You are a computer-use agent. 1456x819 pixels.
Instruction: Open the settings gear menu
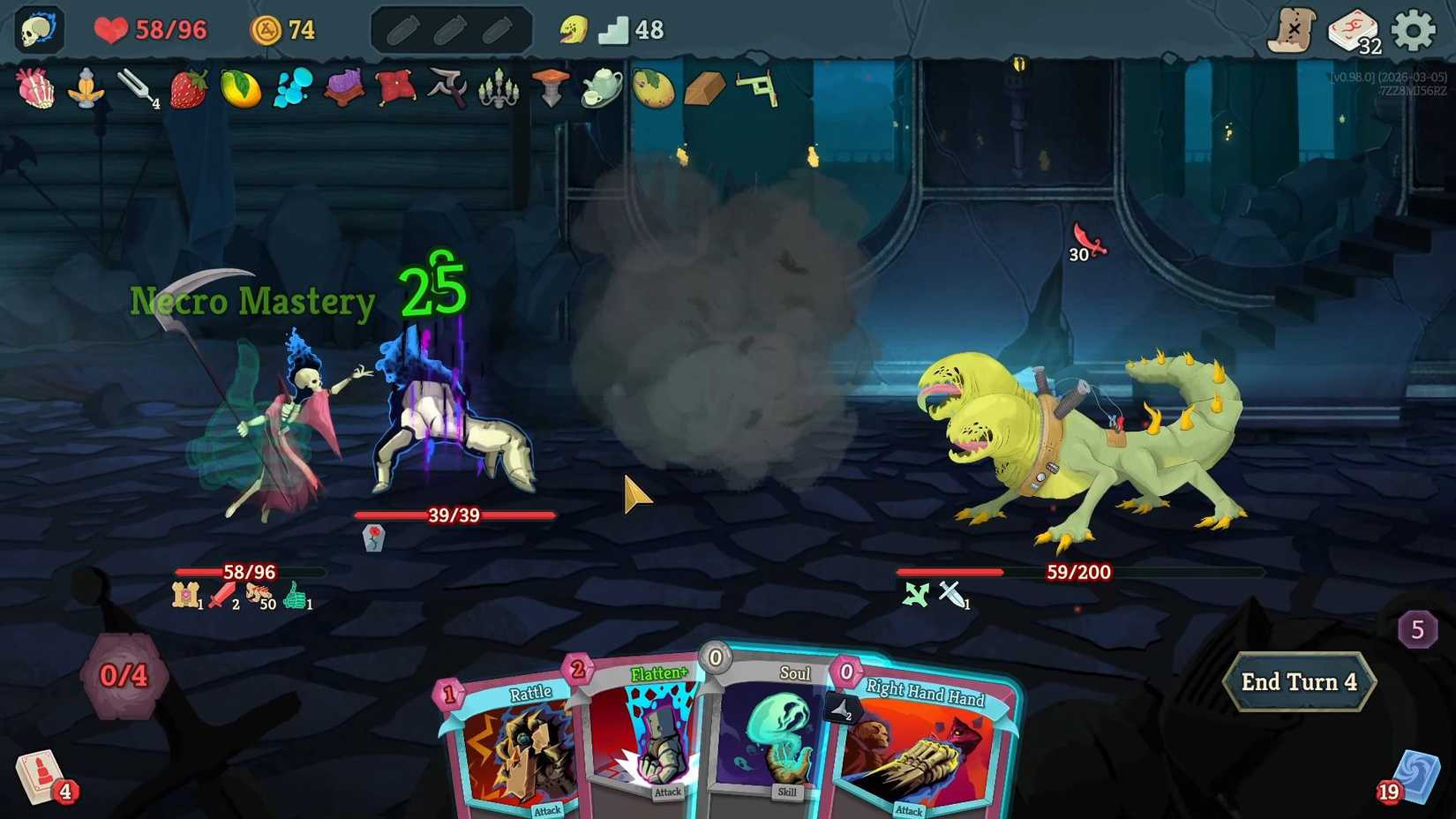click(1413, 28)
